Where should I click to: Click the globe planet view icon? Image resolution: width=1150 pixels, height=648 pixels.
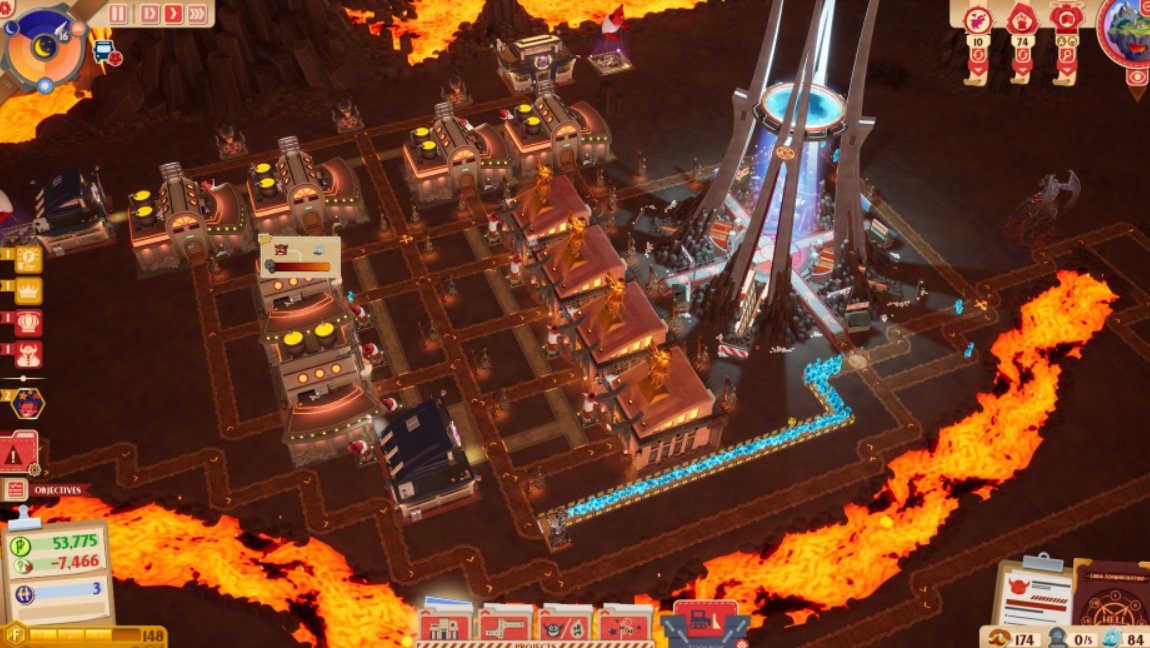coord(1130,28)
